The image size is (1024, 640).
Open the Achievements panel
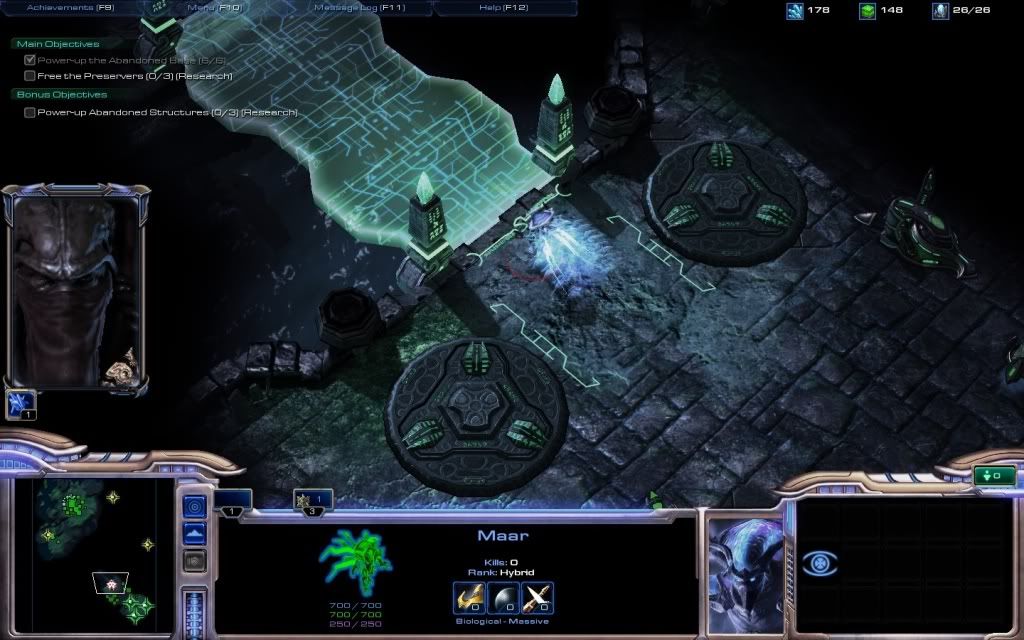[70, 8]
